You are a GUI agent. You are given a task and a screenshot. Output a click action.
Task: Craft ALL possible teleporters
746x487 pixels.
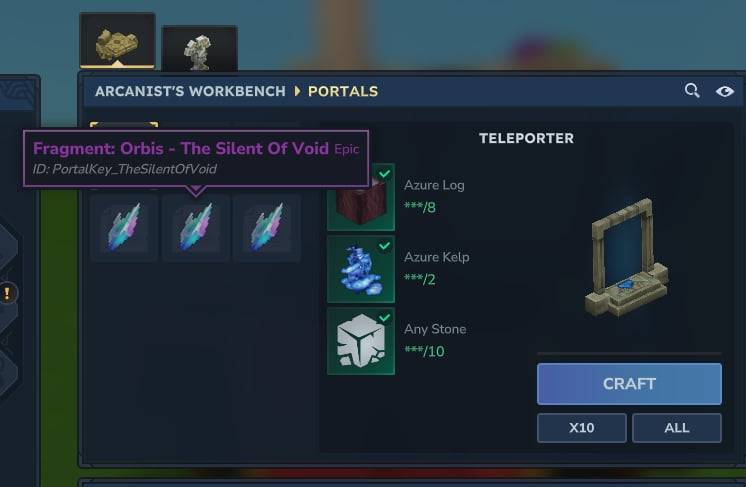click(x=676, y=428)
